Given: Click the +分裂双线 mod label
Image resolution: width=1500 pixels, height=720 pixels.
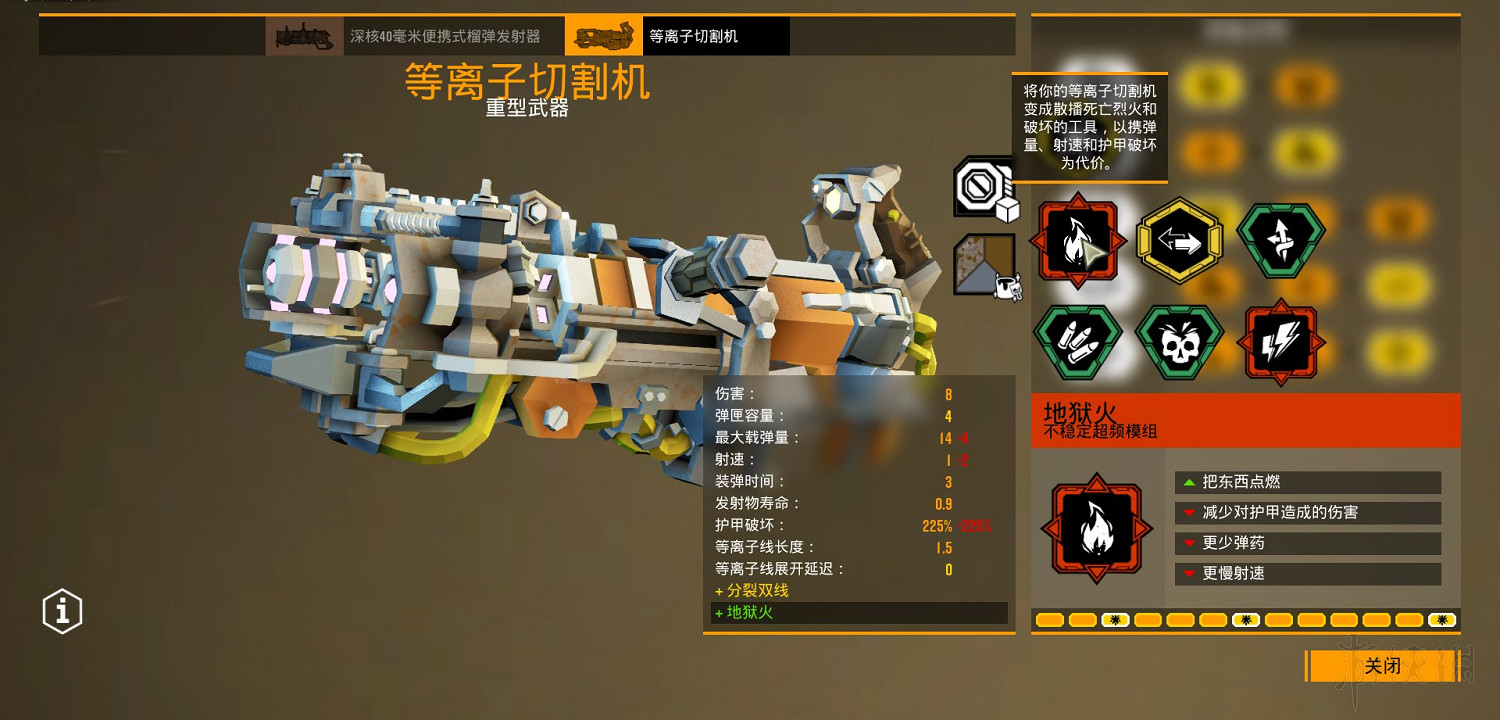Looking at the screenshot, I should coord(753,590).
